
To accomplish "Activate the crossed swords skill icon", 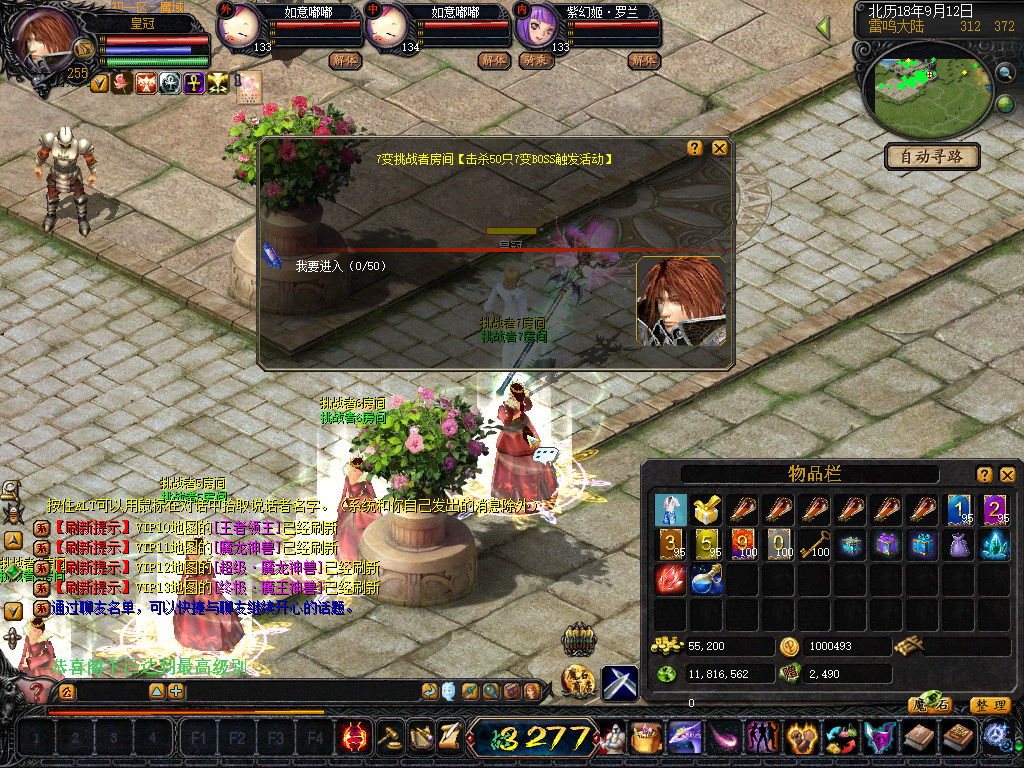I will [x=620, y=682].
